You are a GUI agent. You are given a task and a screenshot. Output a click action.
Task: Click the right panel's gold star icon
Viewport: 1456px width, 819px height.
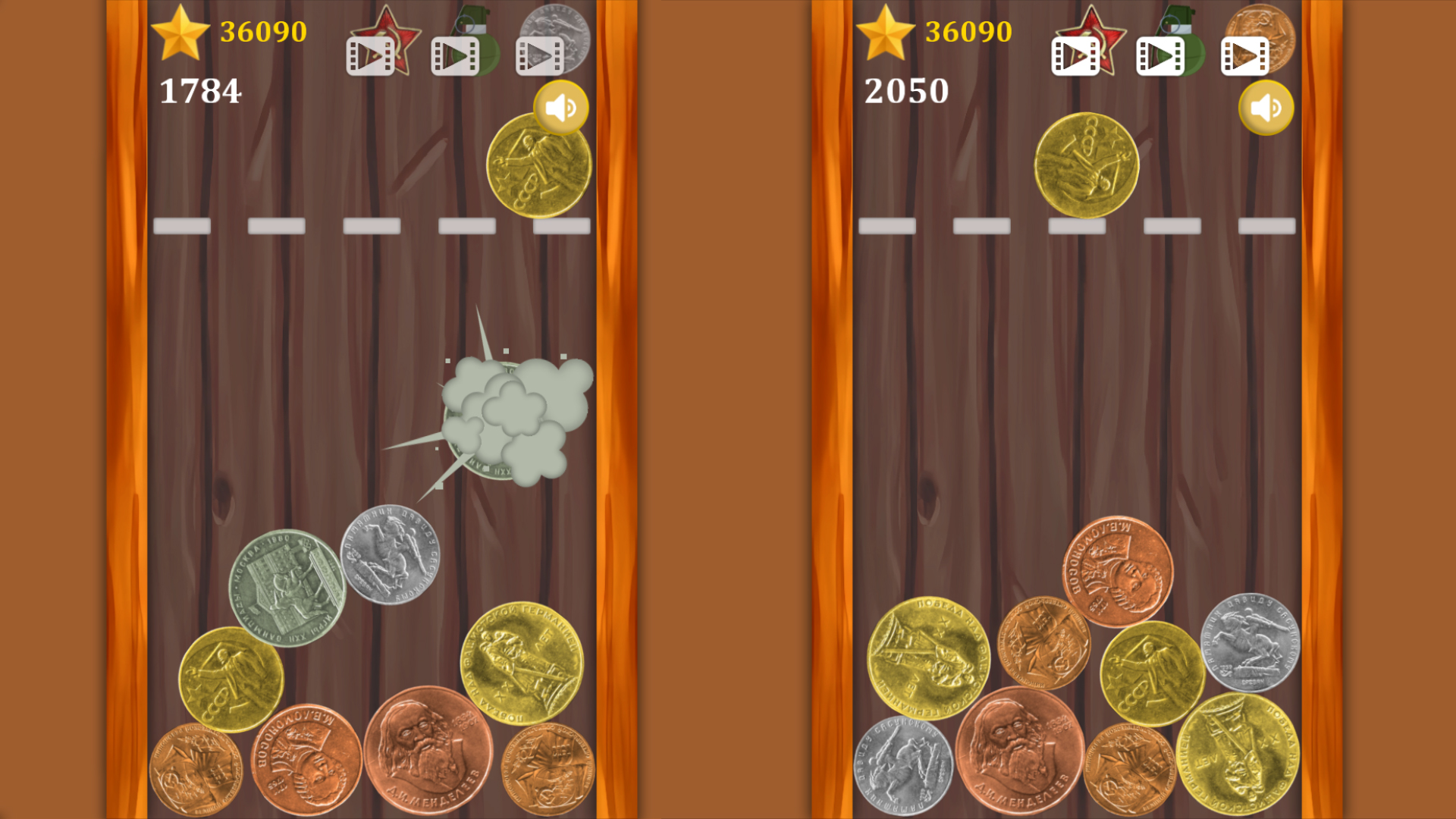coord(886,32)
